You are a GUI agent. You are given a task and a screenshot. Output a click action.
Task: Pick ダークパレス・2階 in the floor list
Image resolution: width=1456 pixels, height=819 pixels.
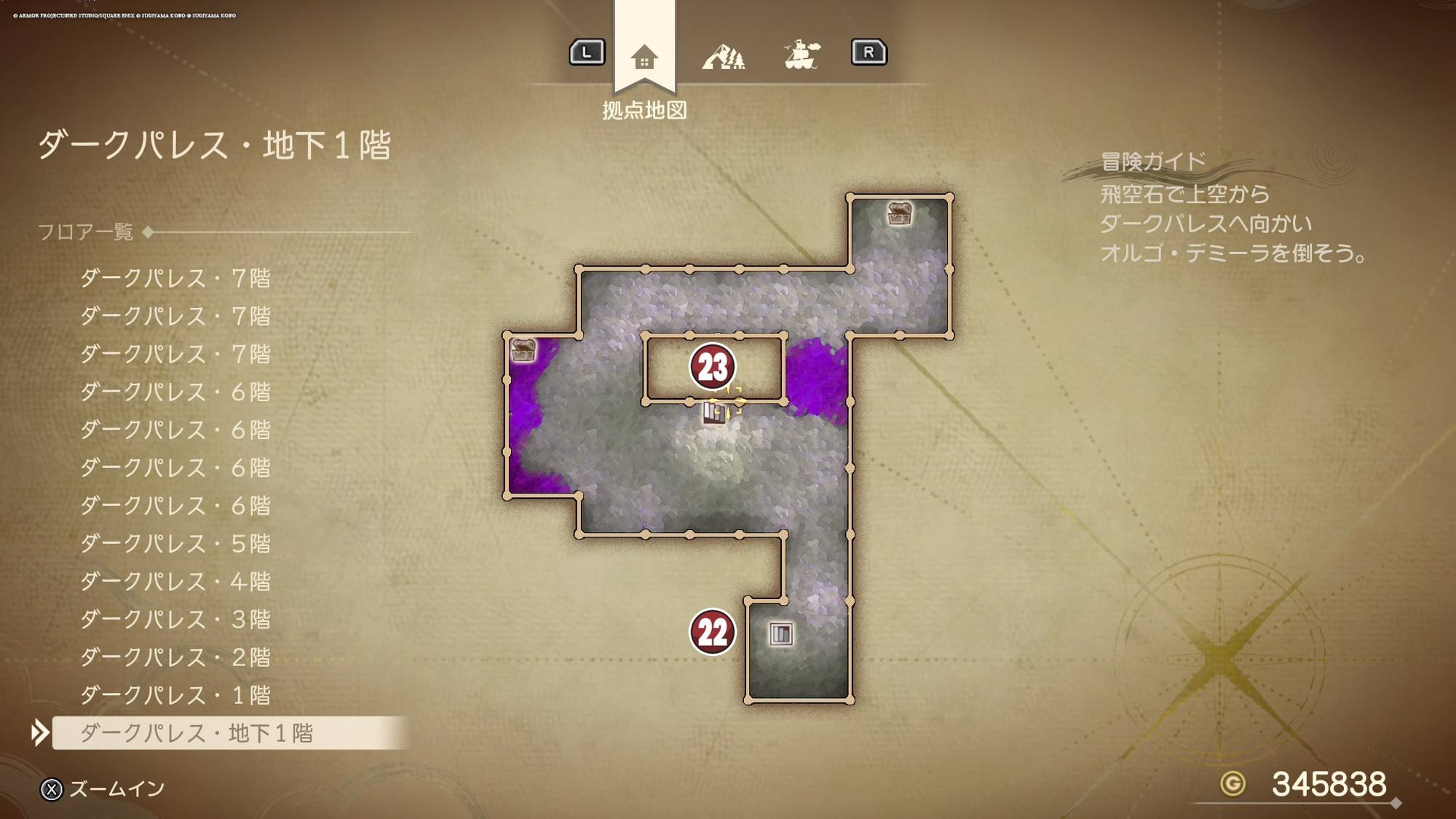click(175, 657)
